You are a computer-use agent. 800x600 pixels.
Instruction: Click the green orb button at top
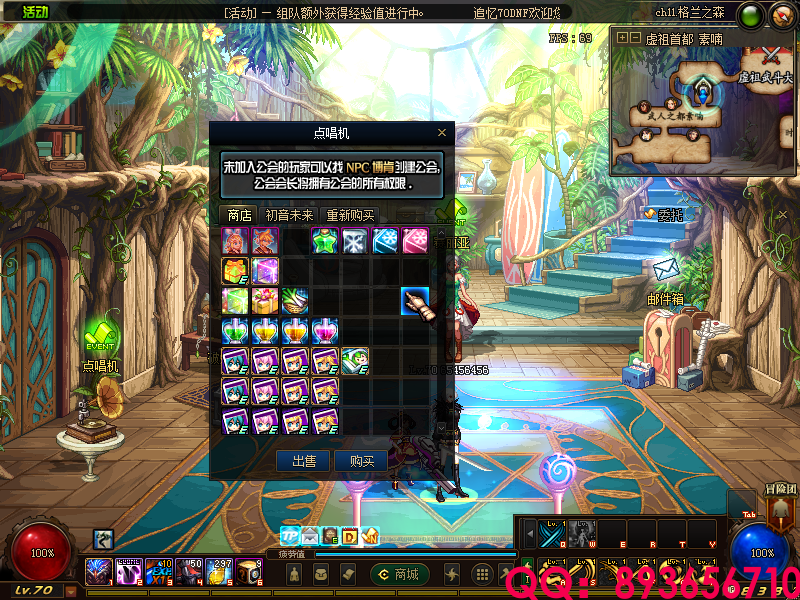749,16
